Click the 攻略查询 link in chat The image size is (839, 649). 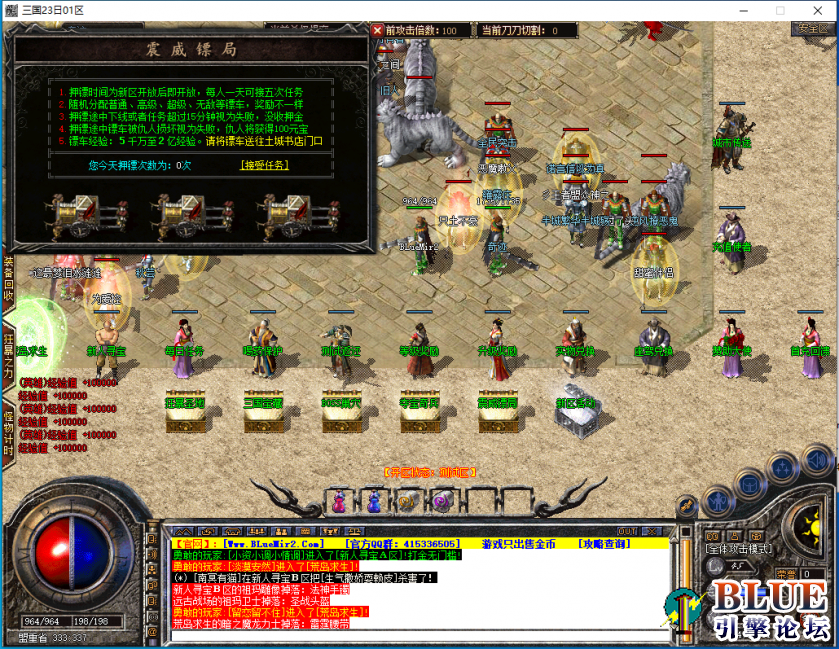click(605, 543)
